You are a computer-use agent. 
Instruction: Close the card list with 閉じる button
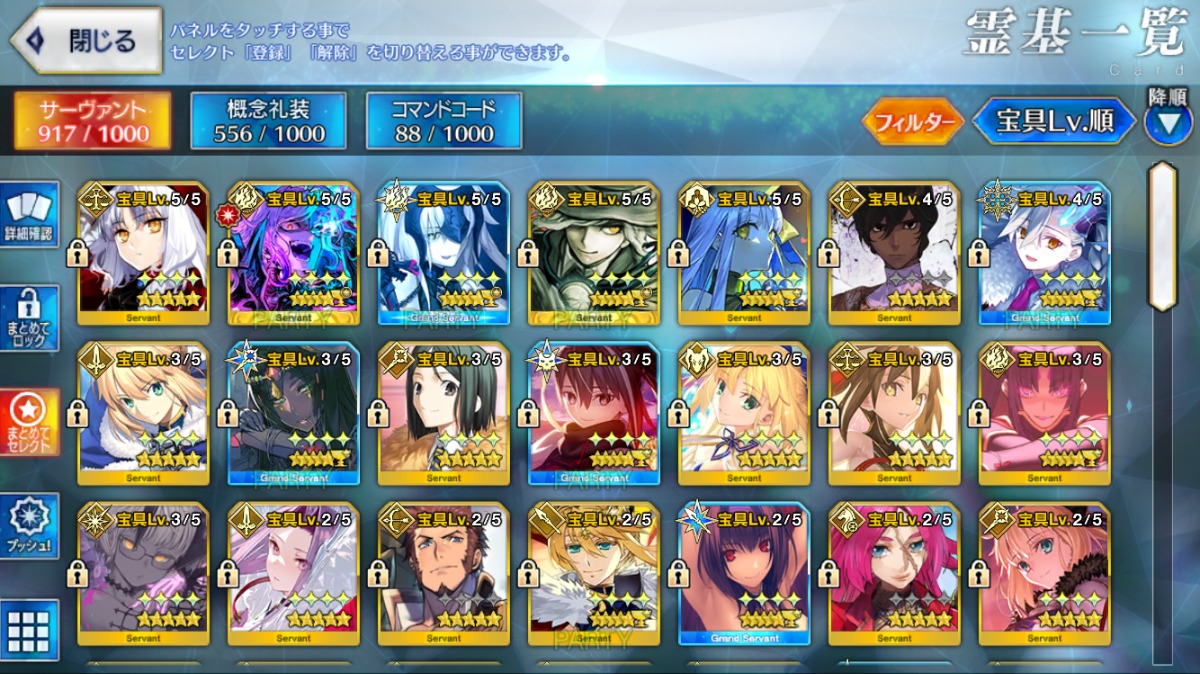tap(87, 41)
